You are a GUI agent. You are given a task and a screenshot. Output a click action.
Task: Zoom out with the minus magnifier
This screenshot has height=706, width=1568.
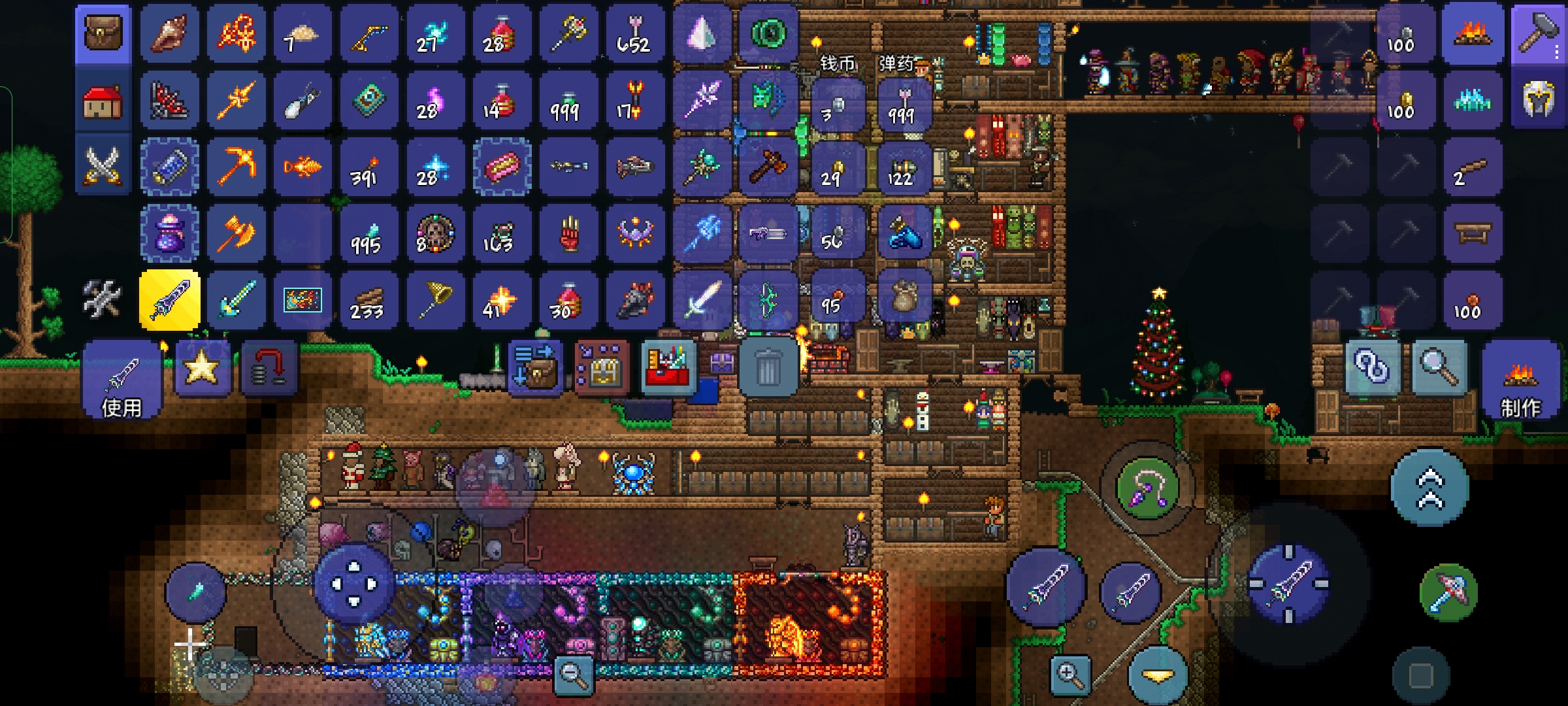pyautogui.click(x=574, y=674)
